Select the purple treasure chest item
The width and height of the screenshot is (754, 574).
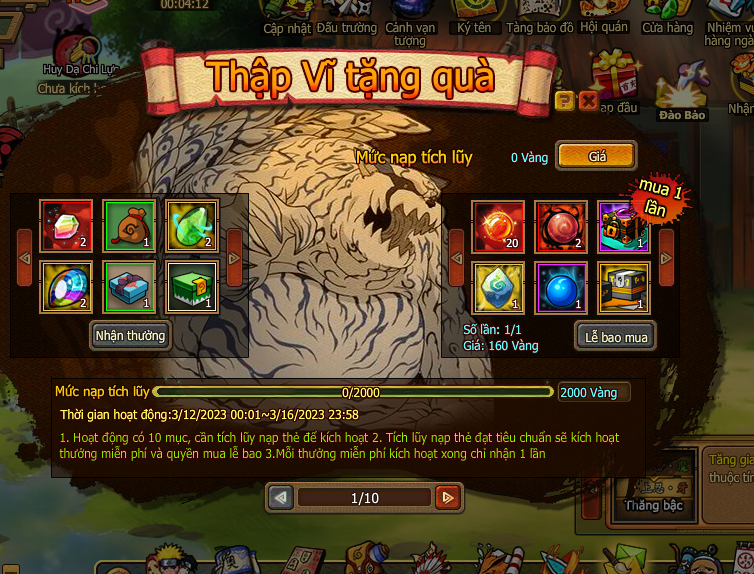622,226
